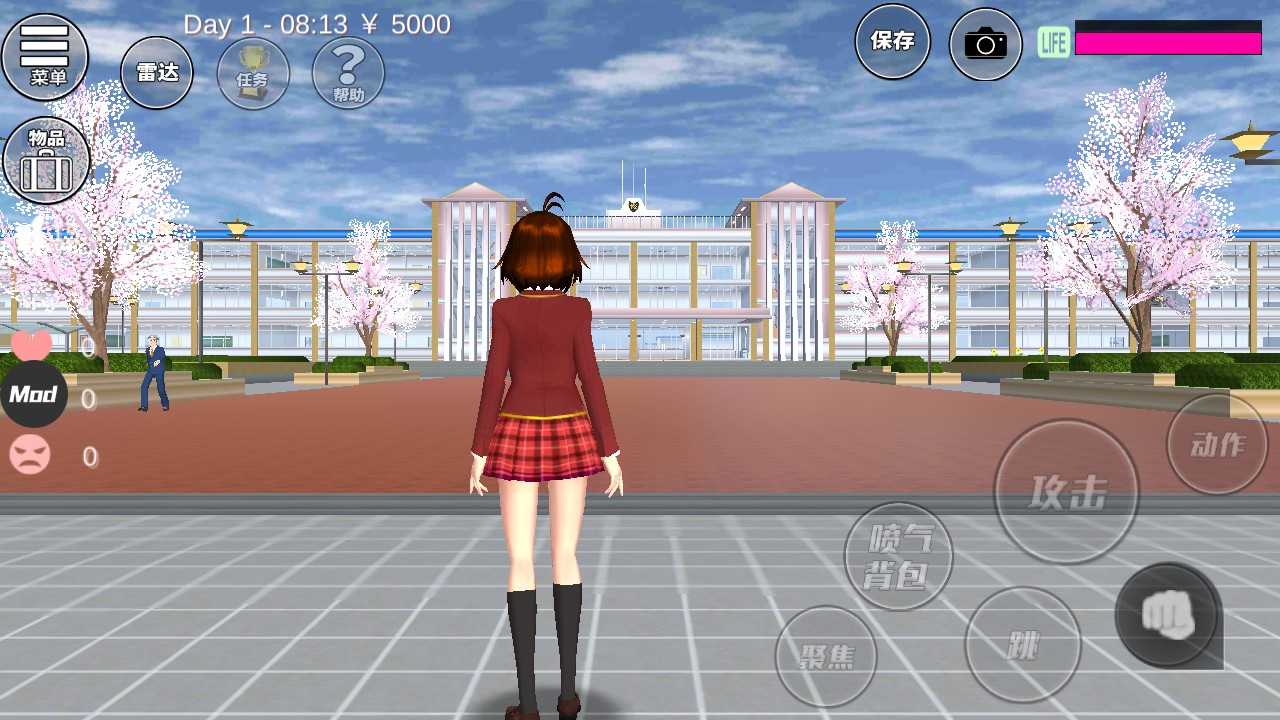Open the camera screenshot button

pos(985,44)
